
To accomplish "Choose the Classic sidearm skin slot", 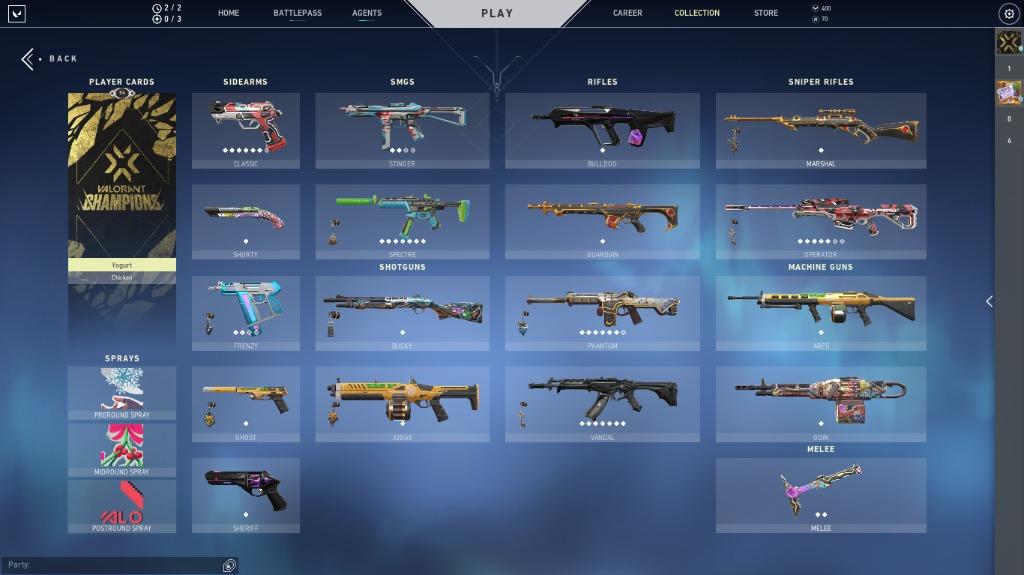I will 245,130.
